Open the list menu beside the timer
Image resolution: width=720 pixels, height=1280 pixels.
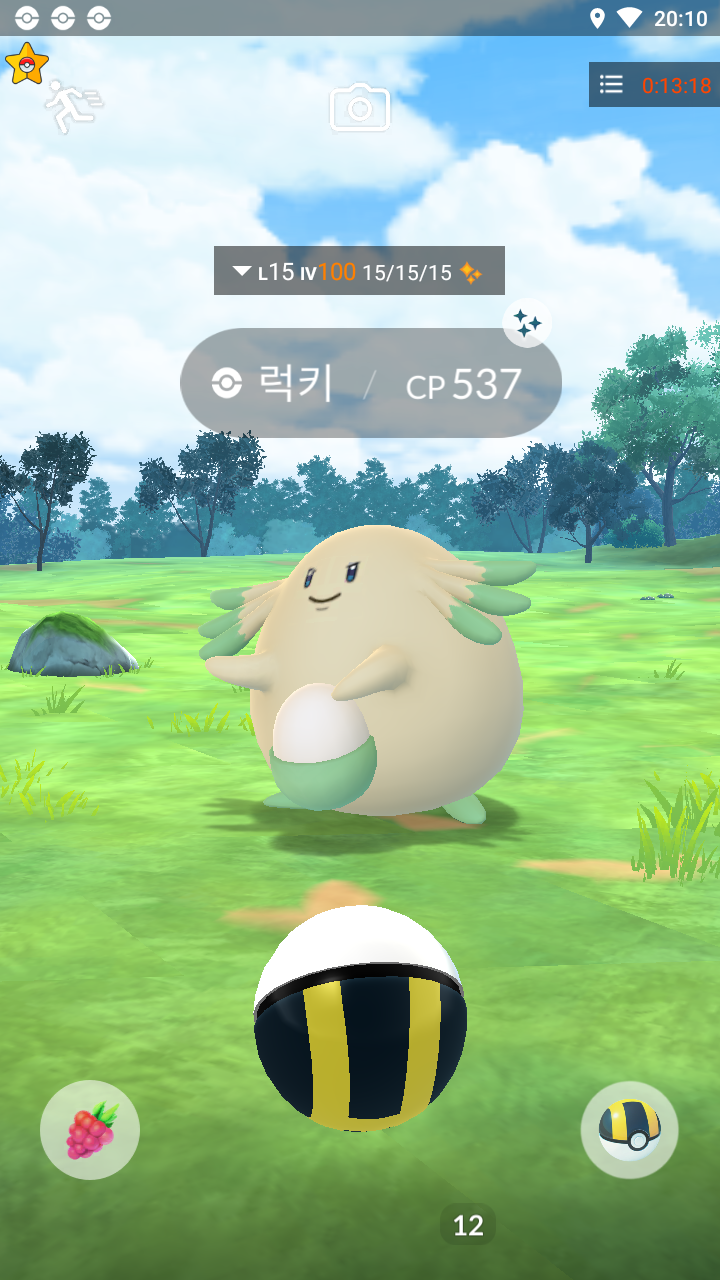(611, 85)
